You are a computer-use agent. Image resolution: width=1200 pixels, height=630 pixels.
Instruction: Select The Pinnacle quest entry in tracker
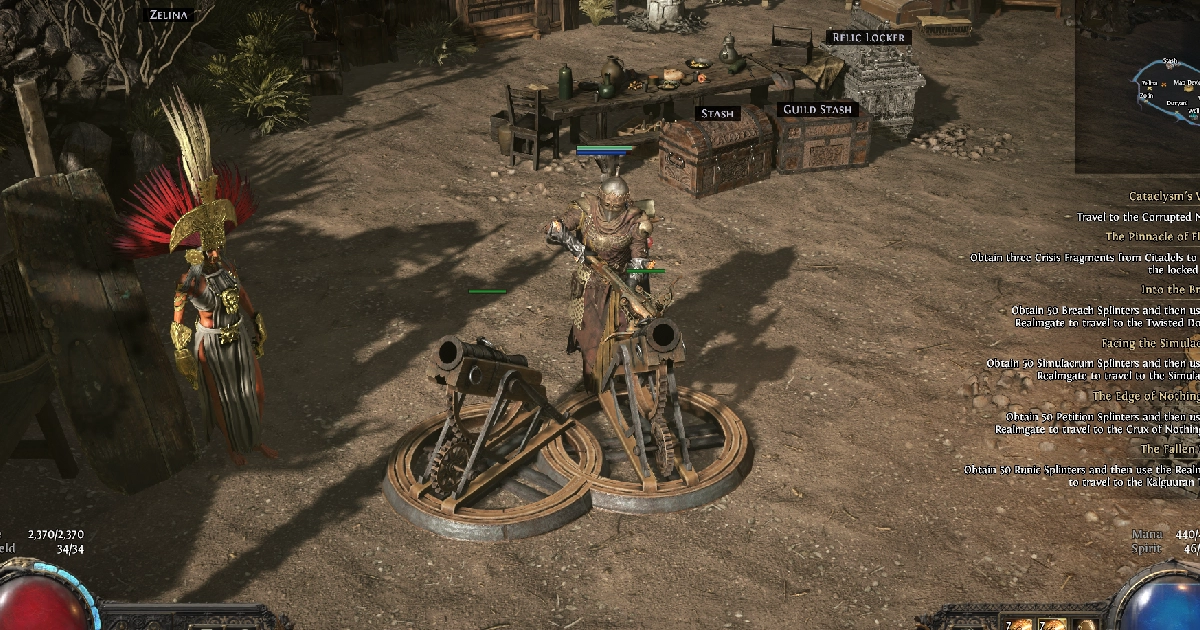click(1151, 236)
